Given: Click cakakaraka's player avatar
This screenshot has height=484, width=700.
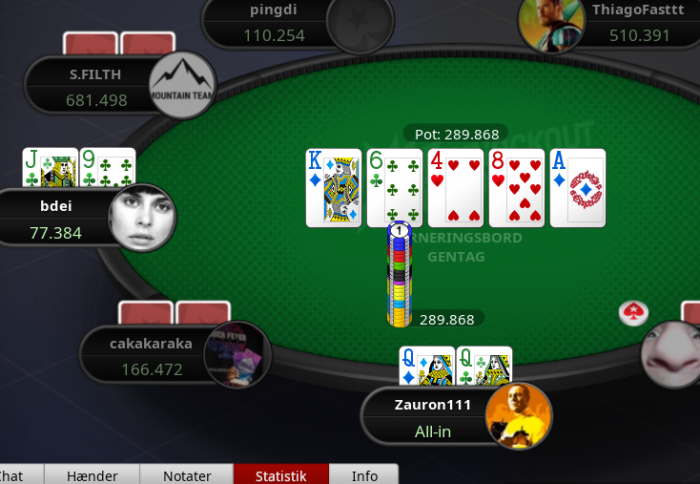Looking at the screenshot, I should [237, 354].
